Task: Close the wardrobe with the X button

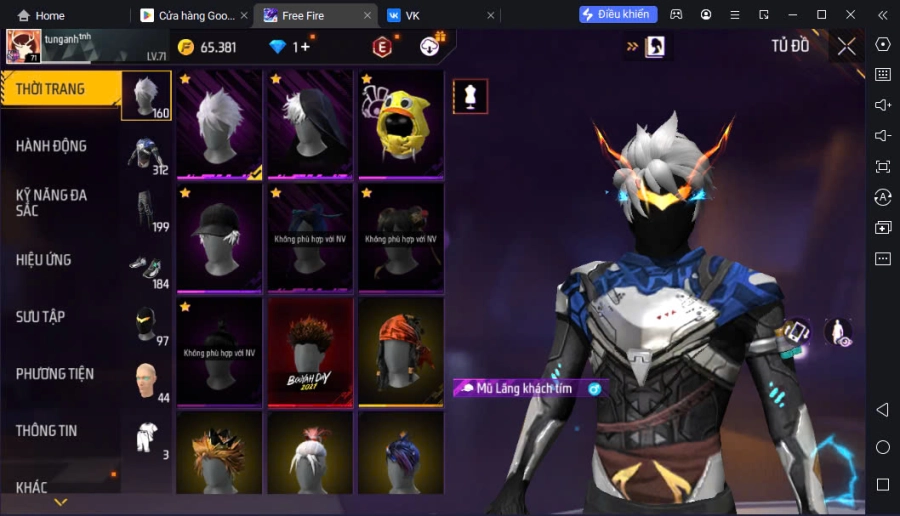Action: [x=846, y=46]
